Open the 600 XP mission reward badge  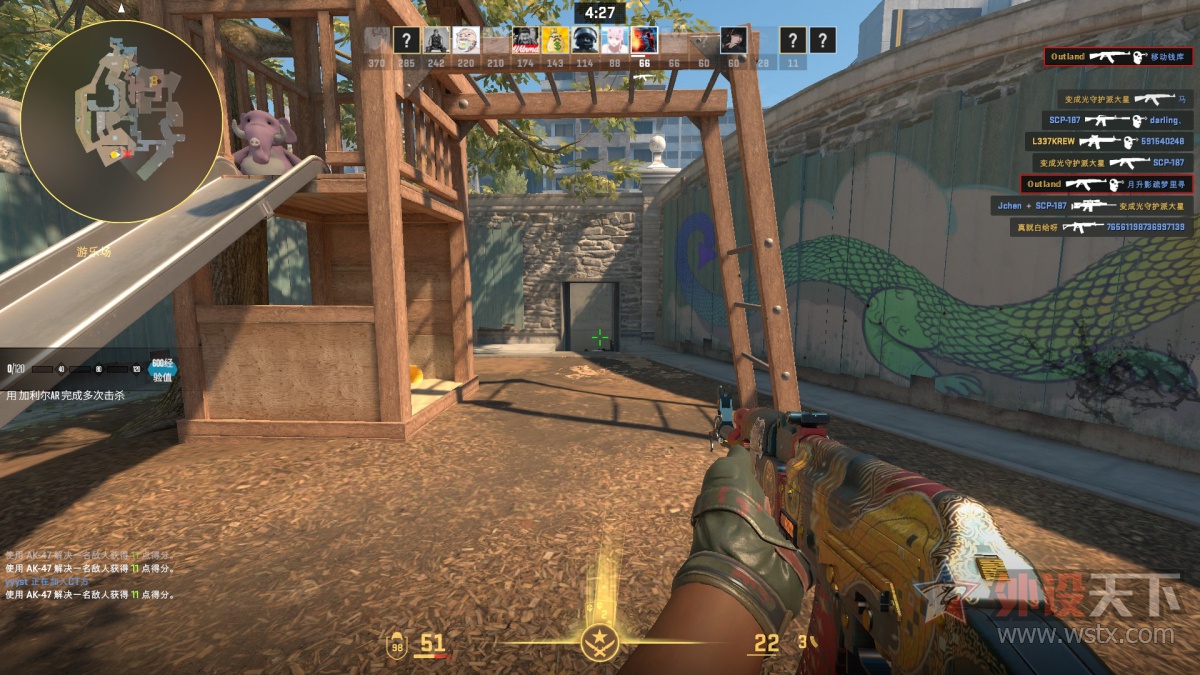tap(163, 370)
